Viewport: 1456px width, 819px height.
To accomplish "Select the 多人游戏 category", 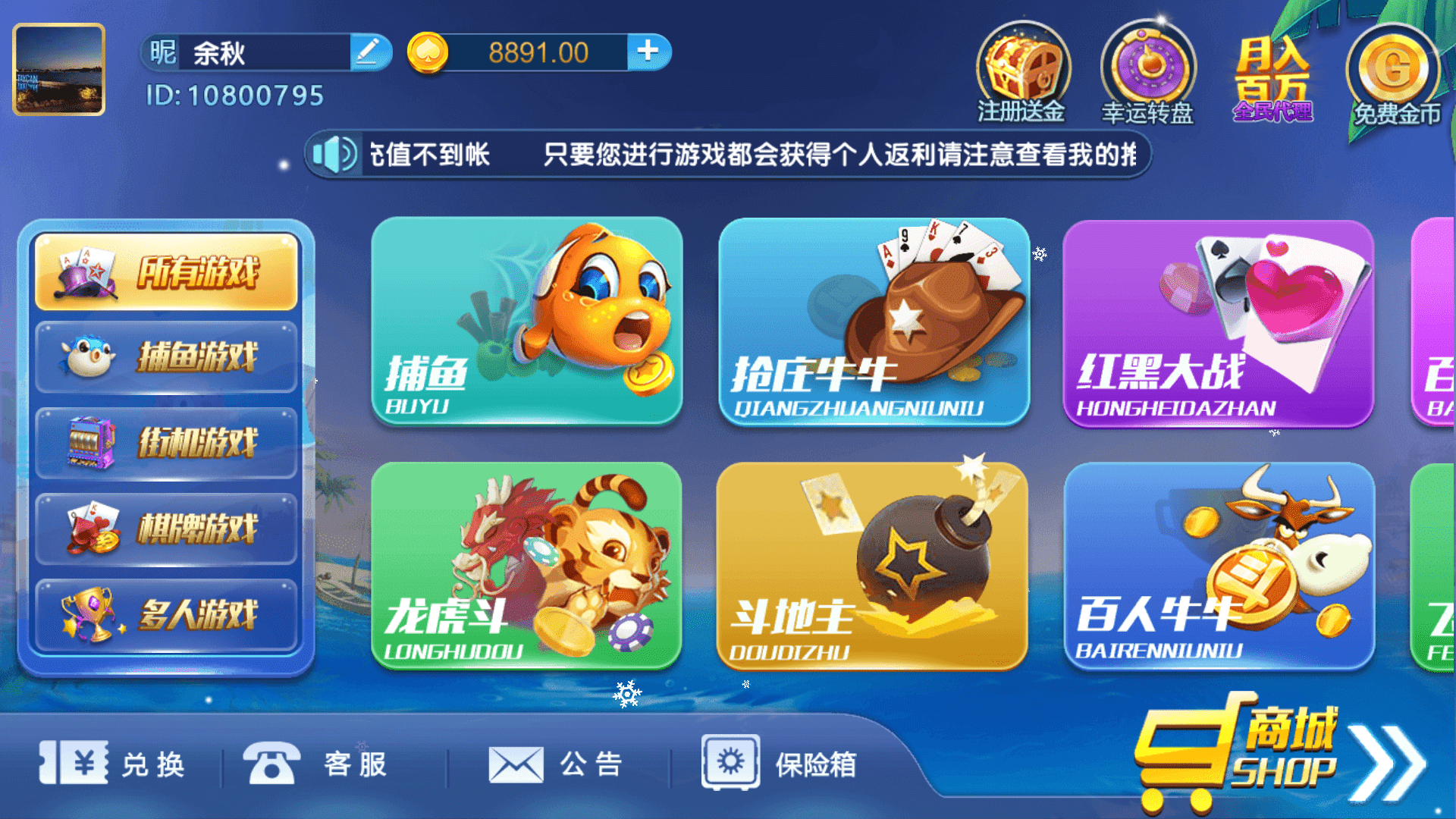I will (165, 614).
